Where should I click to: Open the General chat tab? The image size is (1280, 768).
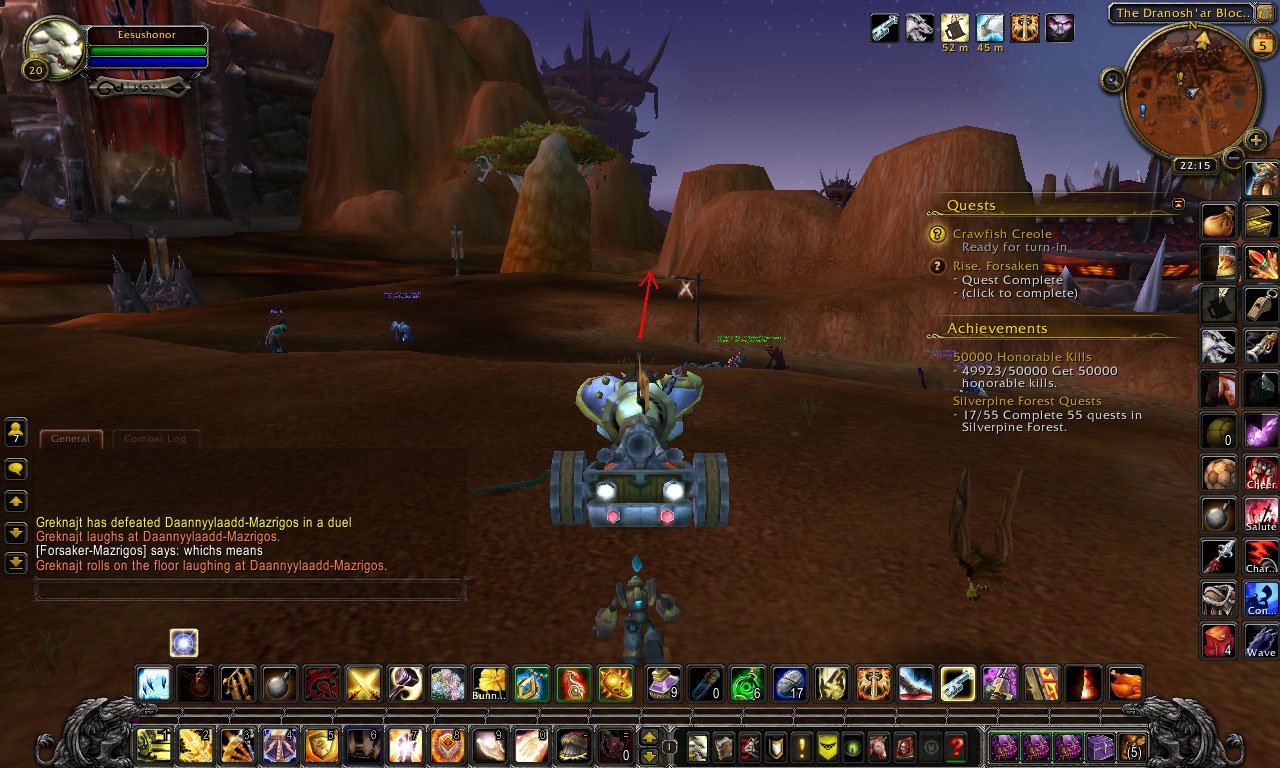pyautogui.click(x=71, y=439)
